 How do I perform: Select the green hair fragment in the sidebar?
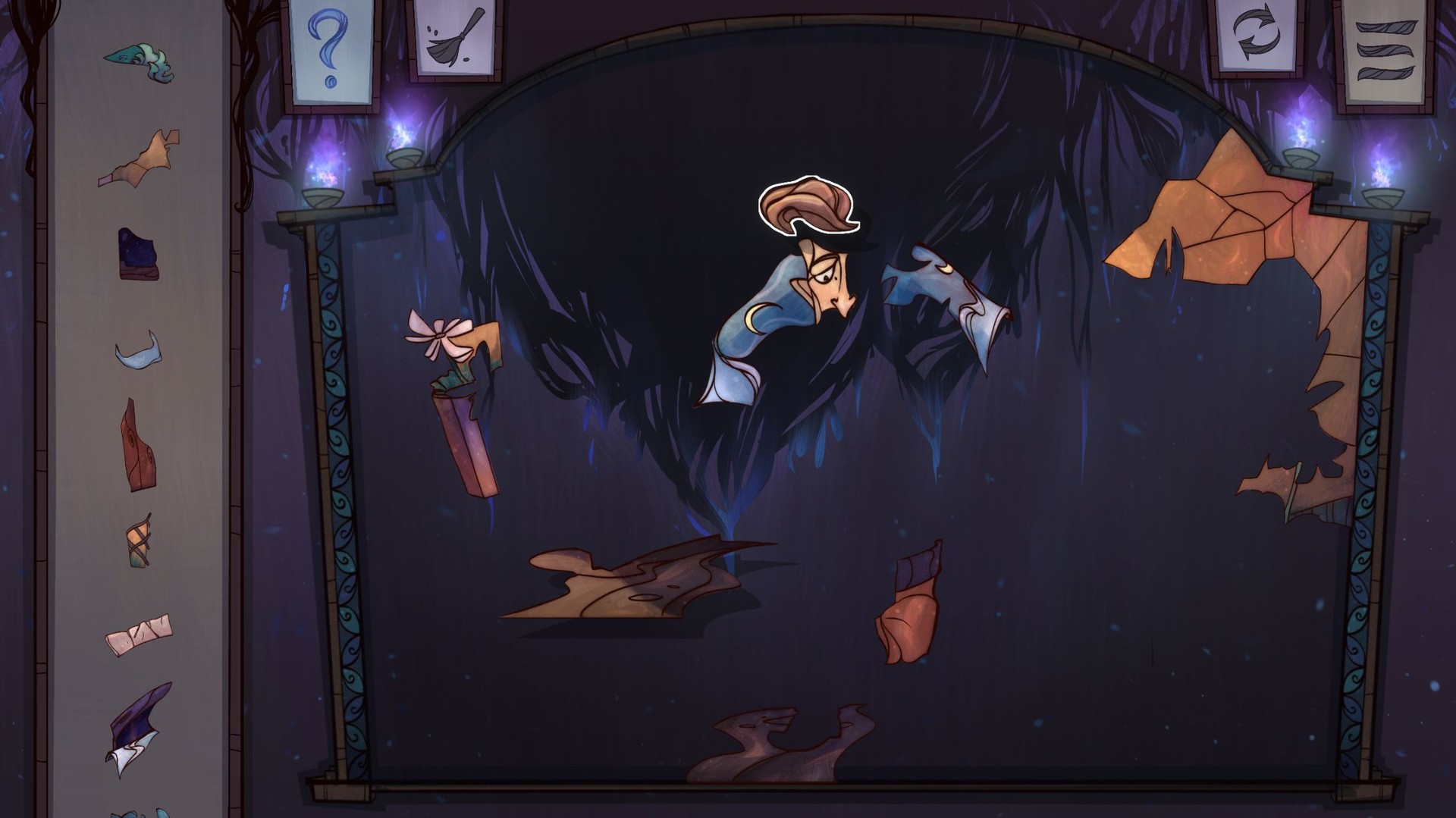click(136, 59)
